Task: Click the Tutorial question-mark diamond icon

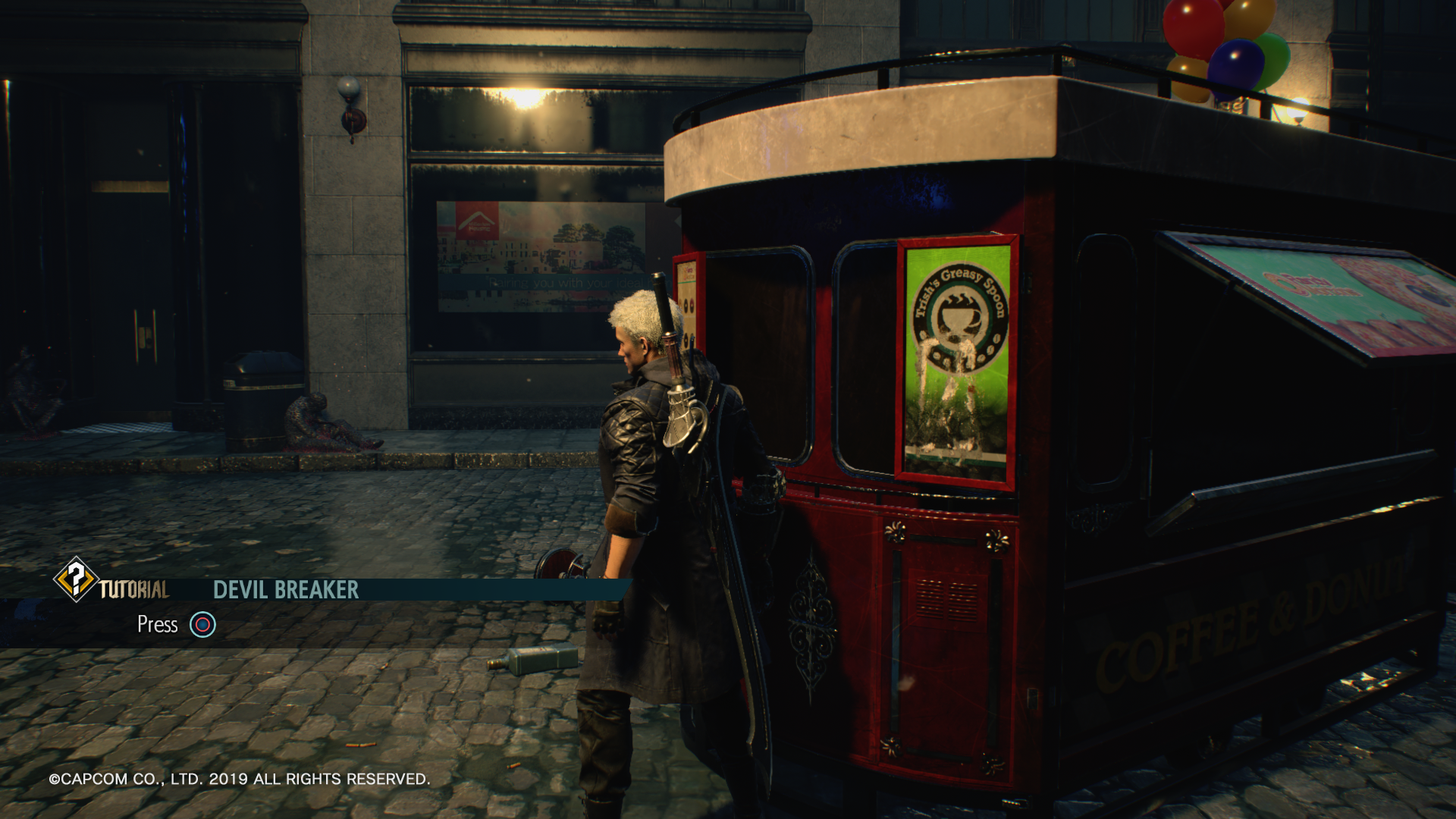Action: coord(75,579)
